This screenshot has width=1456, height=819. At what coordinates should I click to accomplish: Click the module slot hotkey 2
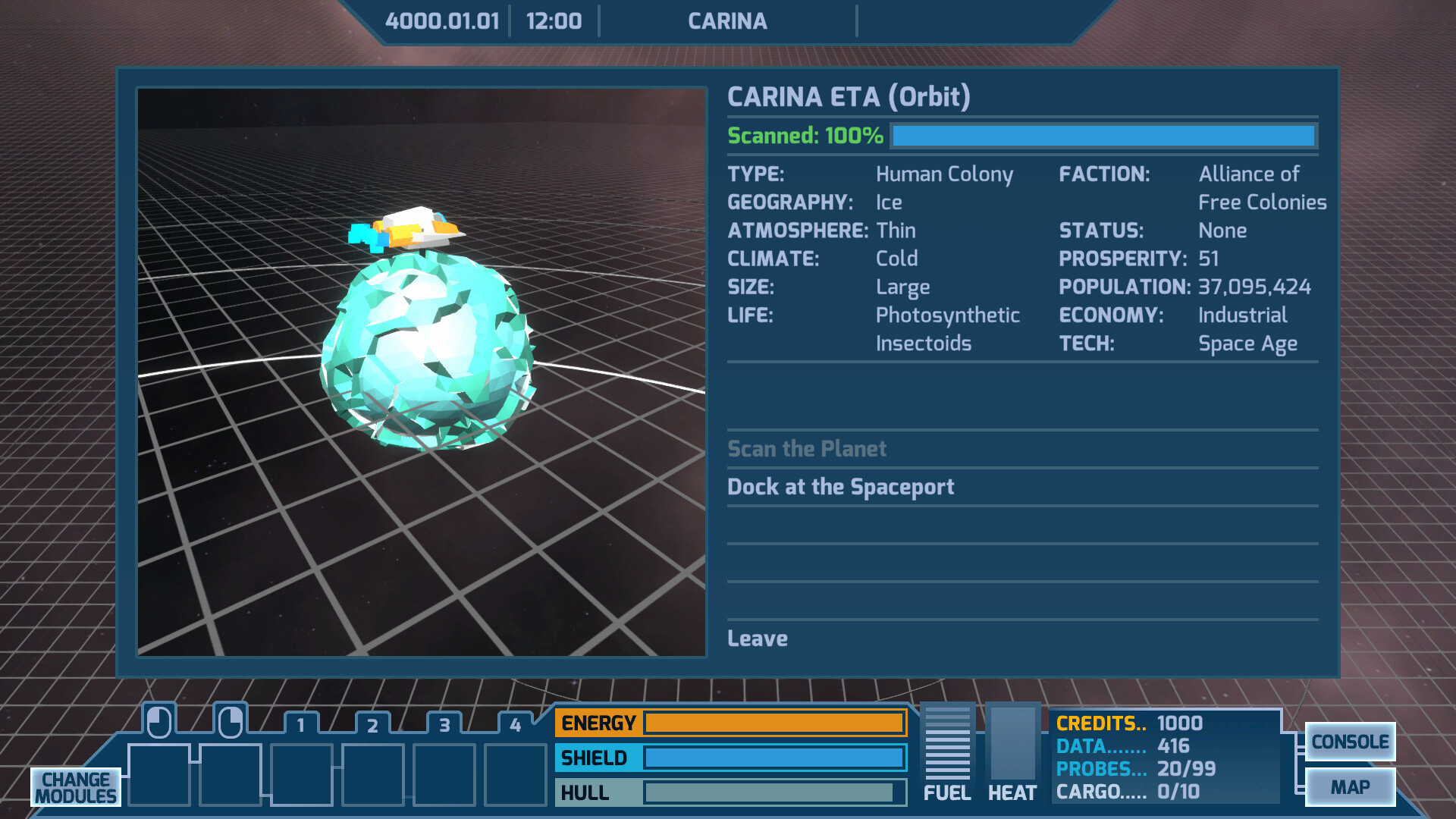(373, 773)
